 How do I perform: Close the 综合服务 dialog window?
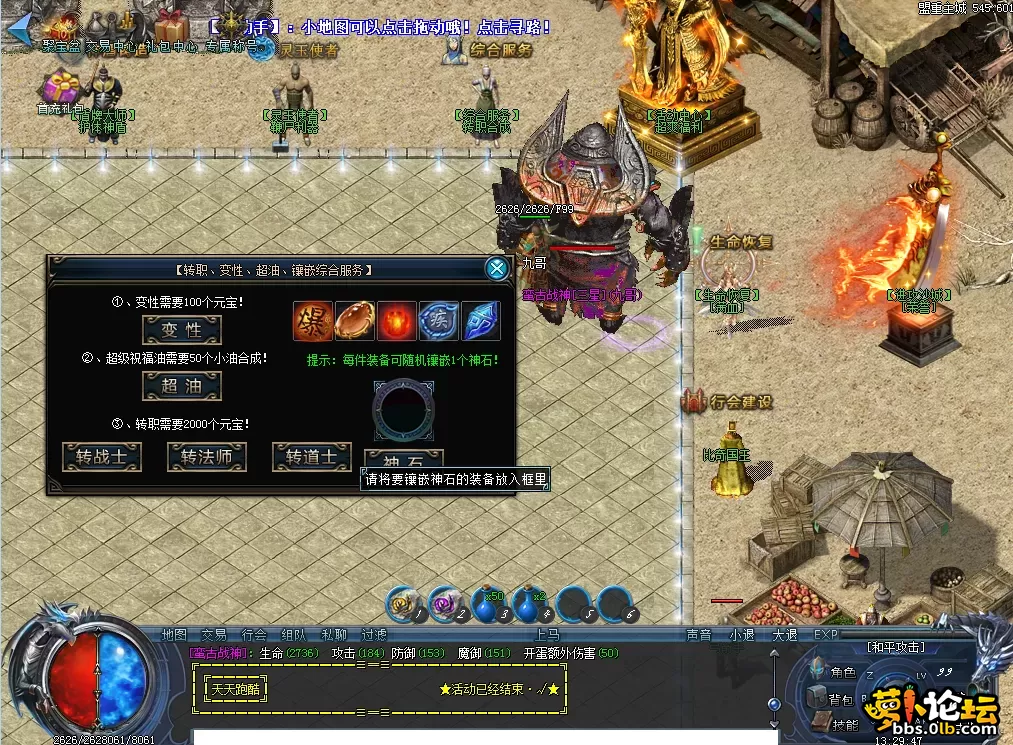coord(496,268)
